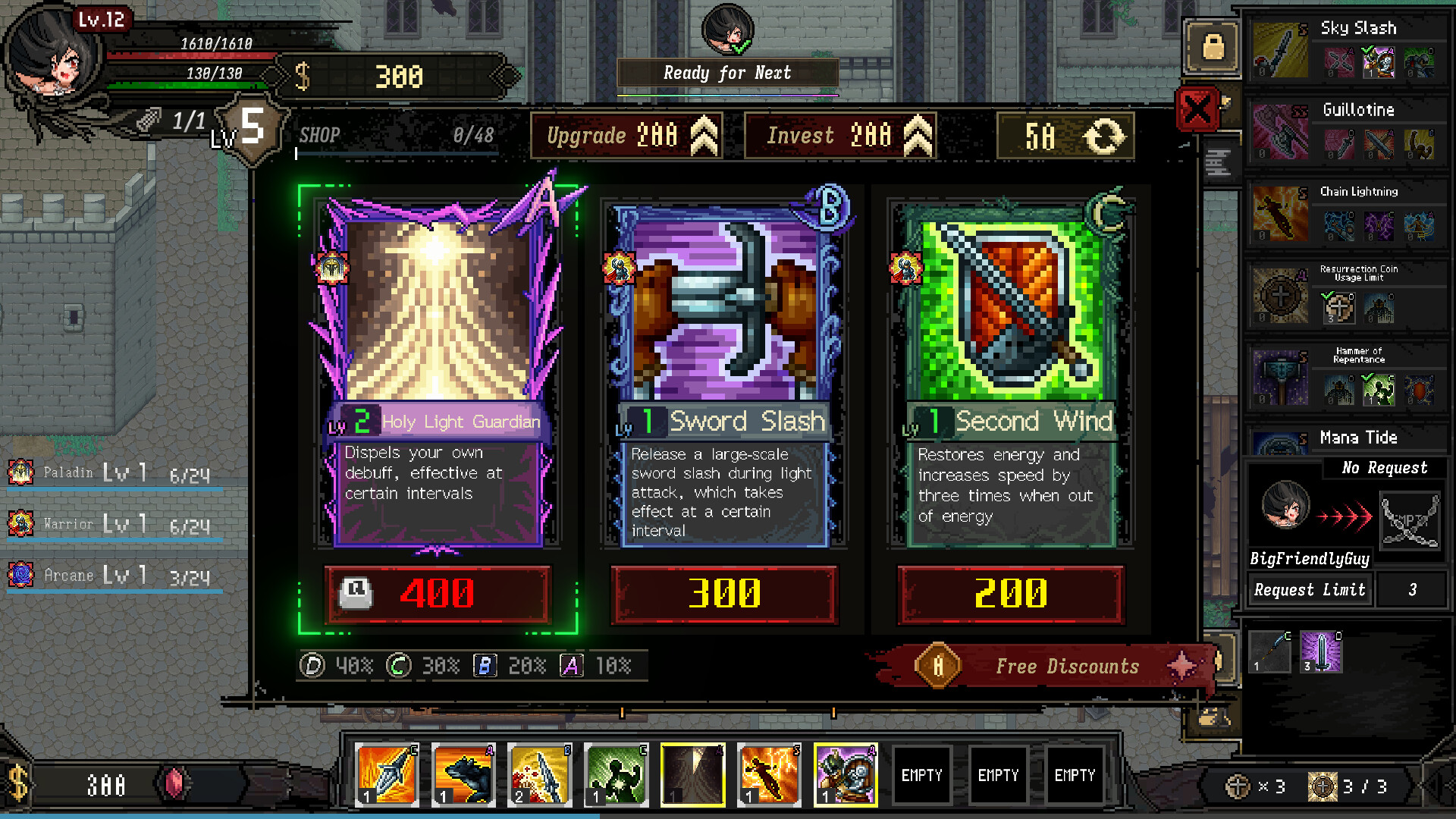Screen dimensions: 1456x819
Task: Buy the Sword Slash card for 300
Action: pyautogui.click(x=723, y=595)
